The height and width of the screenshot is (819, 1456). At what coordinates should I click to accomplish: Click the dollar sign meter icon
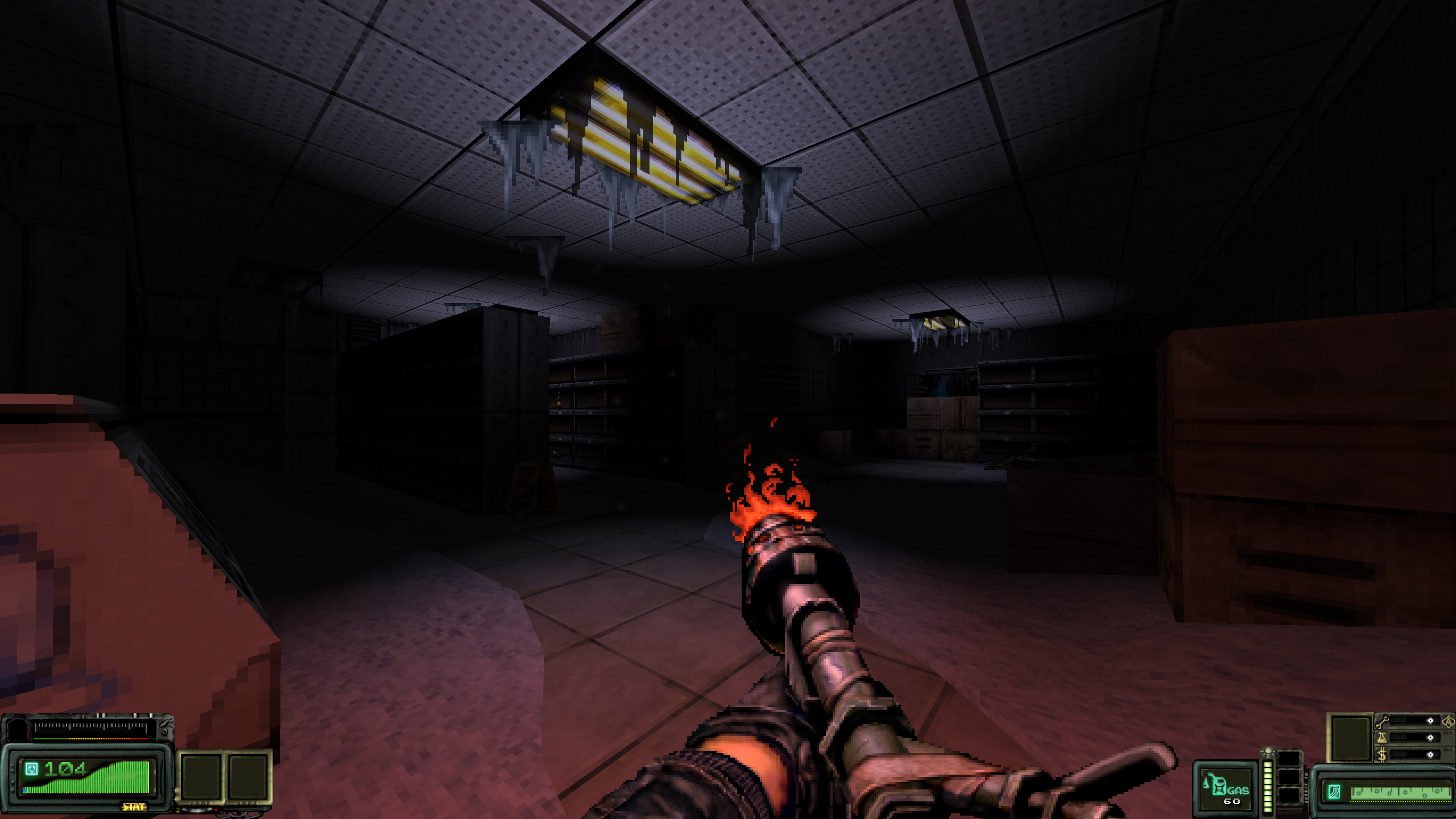pyautogui.click(x=1383, y=755)
